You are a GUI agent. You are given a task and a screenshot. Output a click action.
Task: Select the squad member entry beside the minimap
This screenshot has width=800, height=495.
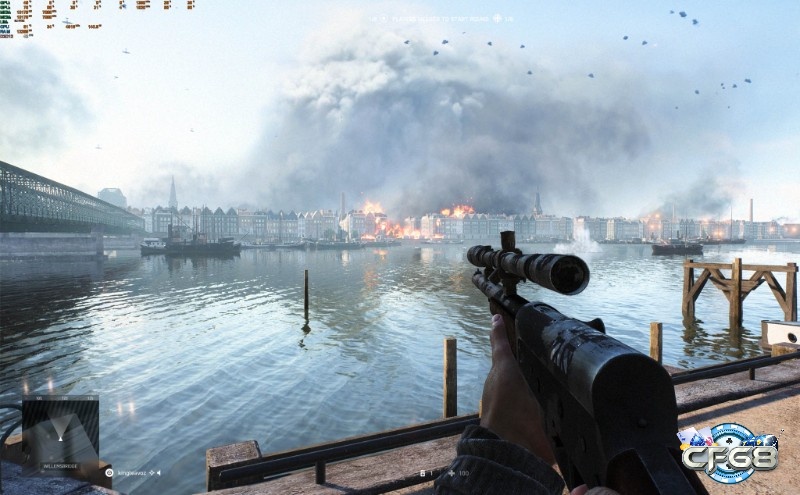pos(135,471)
